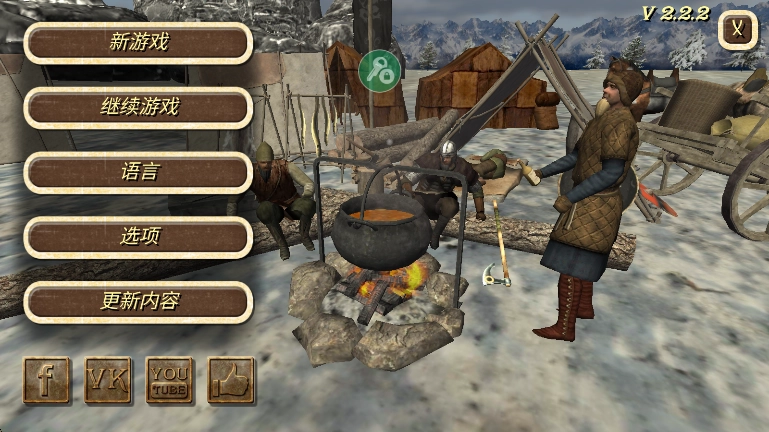The width and height of the screenshot is (769, 432).
Task: Close the game with the X button
Action: tap(737, 29)
